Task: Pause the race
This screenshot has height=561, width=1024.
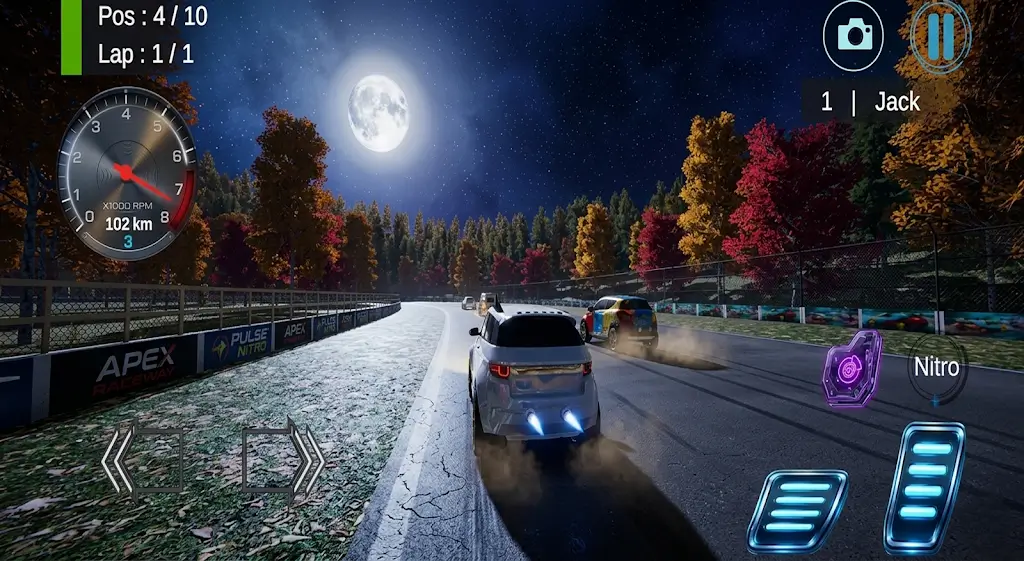Action: [940, 35]
